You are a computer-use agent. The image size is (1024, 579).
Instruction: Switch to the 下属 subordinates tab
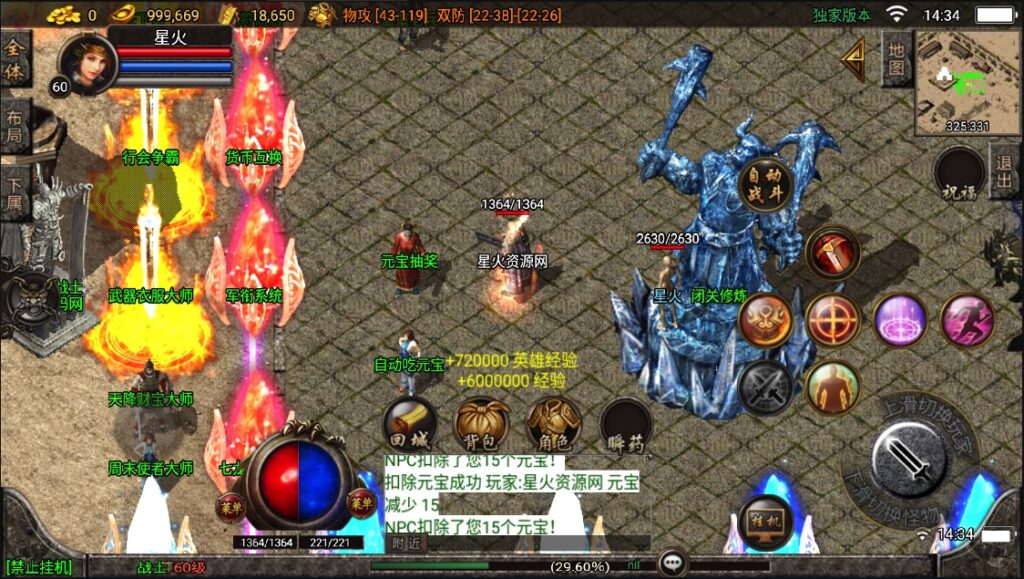tap(16, 193)
